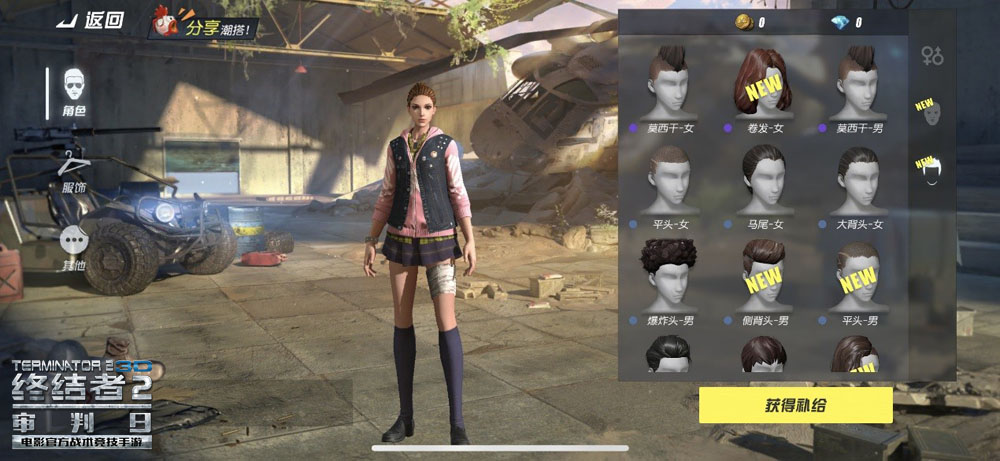The image size is (1000, 461).
Task: Tap the gold coin currency icon
Action: tap(743, 22)
